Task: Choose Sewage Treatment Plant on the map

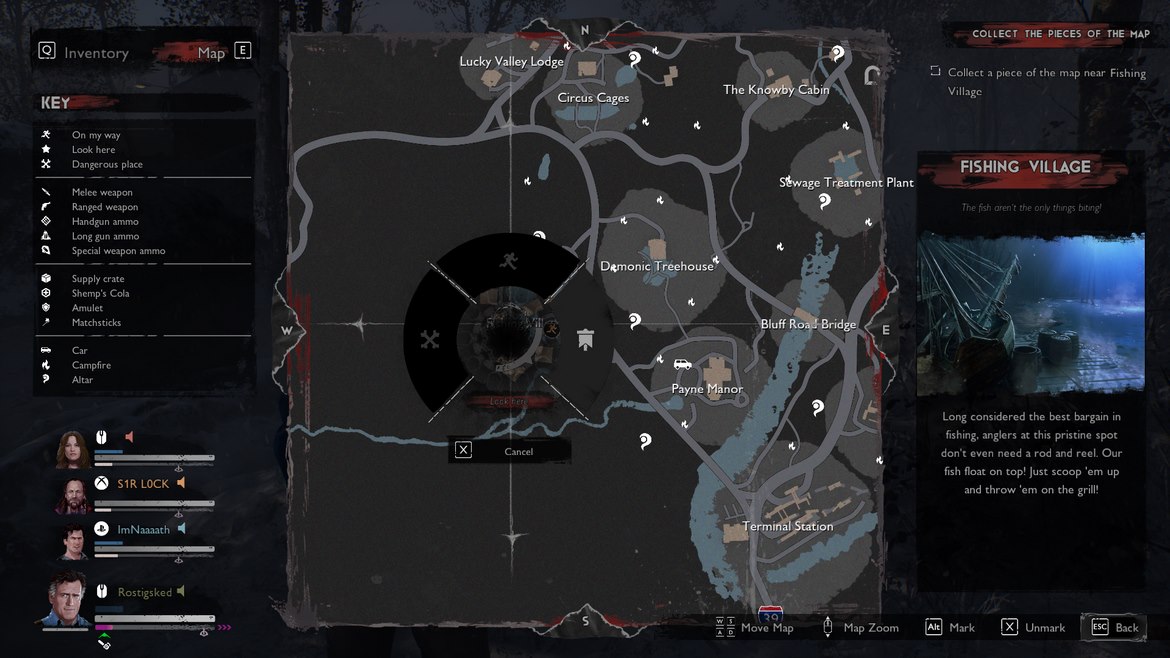Action: coord(846,183)
